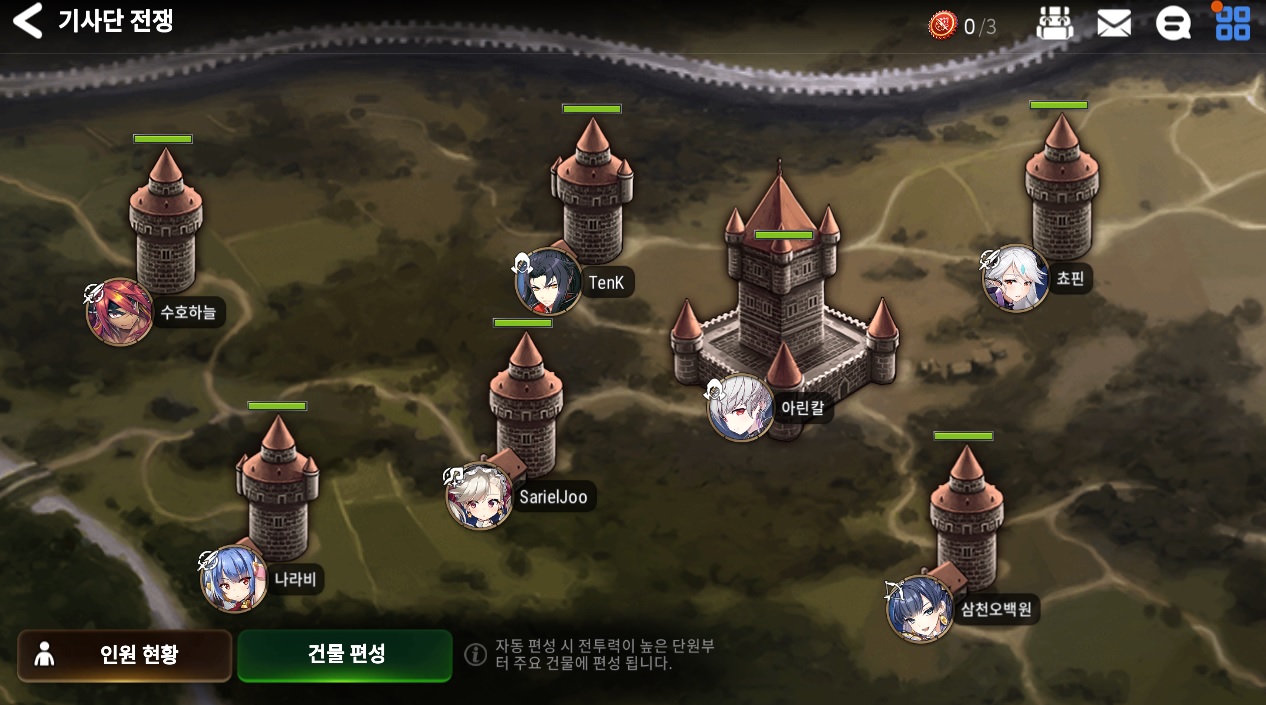
Task: Go back using the top-left arrow
Action: 28,21
